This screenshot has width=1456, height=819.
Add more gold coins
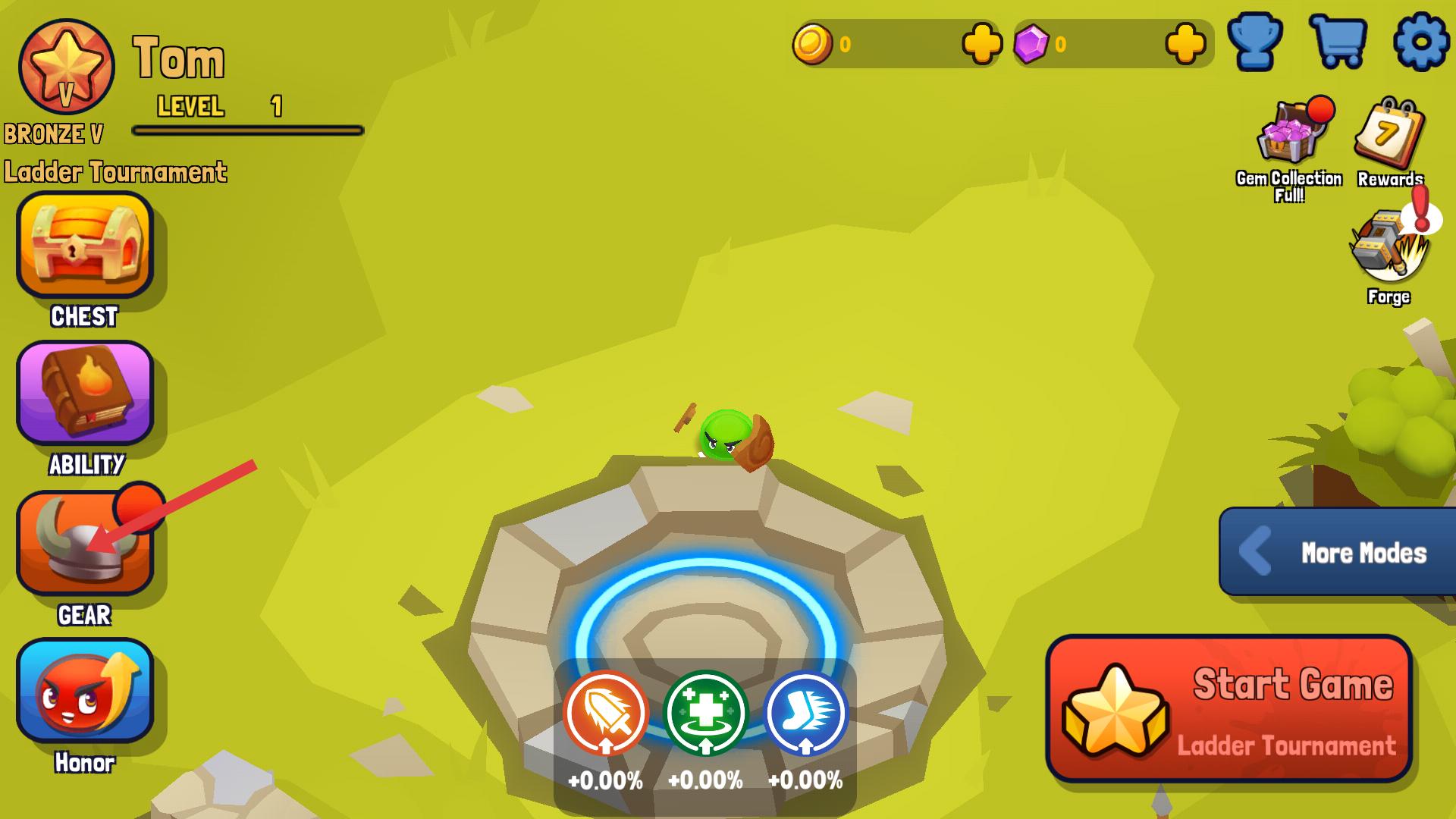point(982,44)
